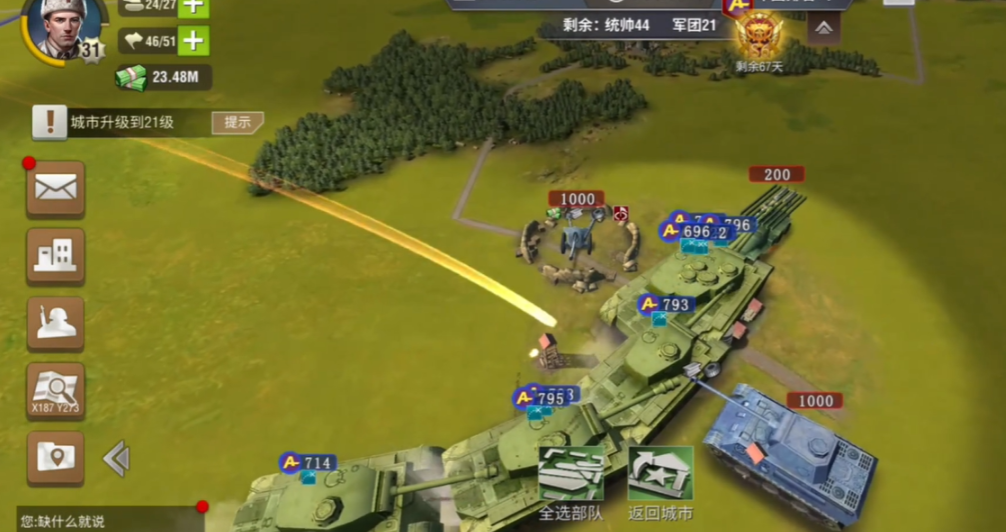1006x532 pixels.
Task: Add more of the 46/51 resource
Action: [193, 41]
